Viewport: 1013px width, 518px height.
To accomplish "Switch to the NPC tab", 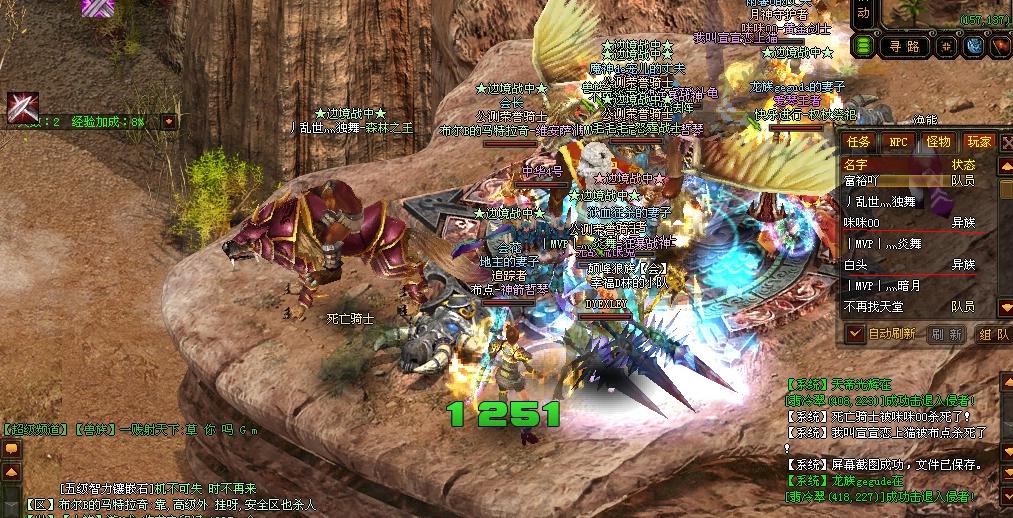I will click(899, 142).
